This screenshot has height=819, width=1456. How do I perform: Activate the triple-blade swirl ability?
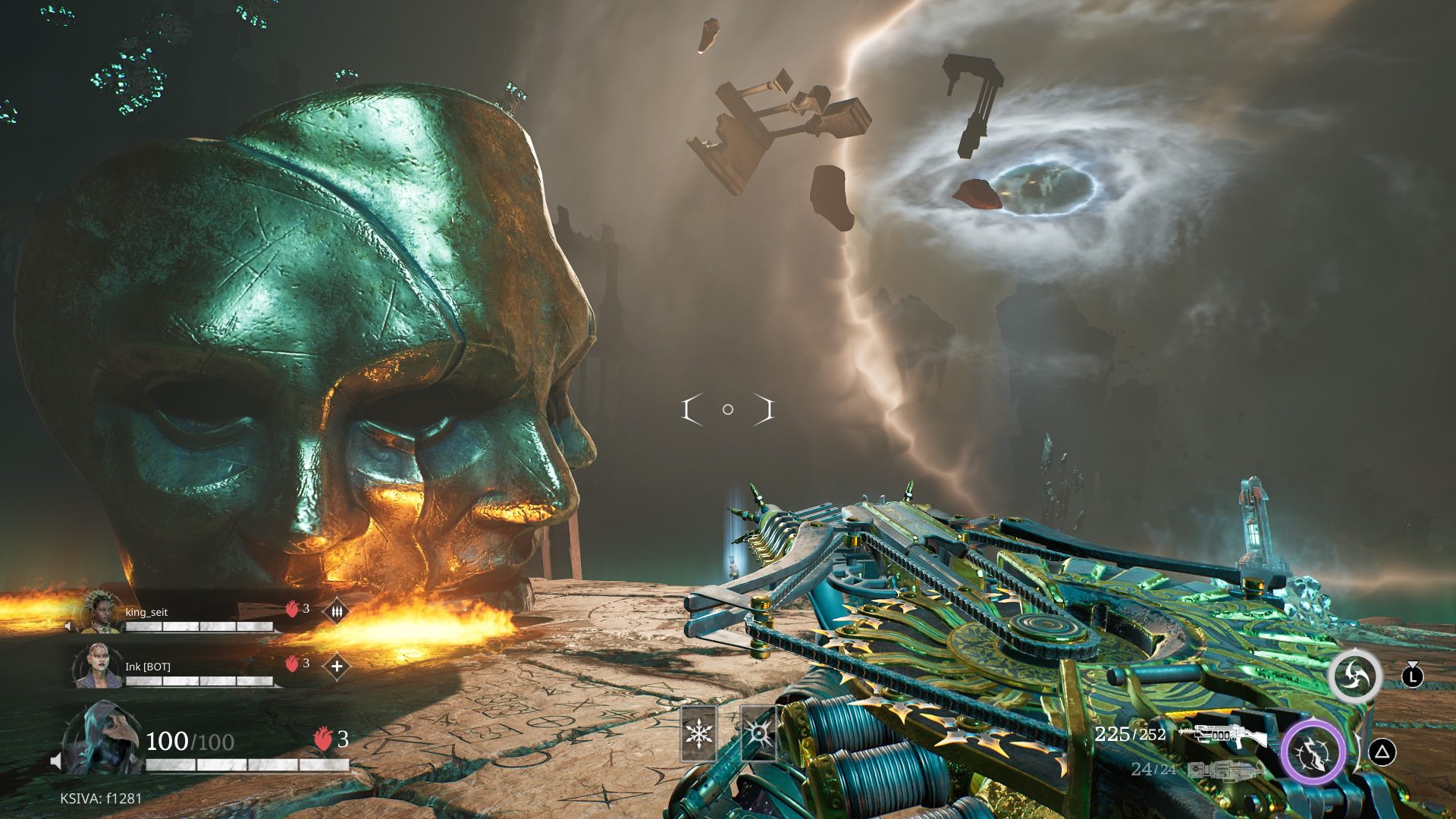point(1354,675)
